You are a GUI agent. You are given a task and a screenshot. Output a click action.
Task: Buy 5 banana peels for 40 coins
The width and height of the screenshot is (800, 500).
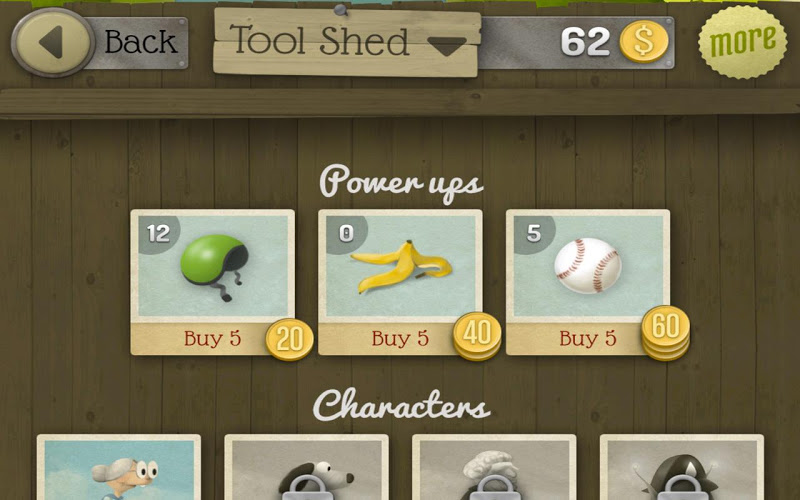click(x=400, y=339)
